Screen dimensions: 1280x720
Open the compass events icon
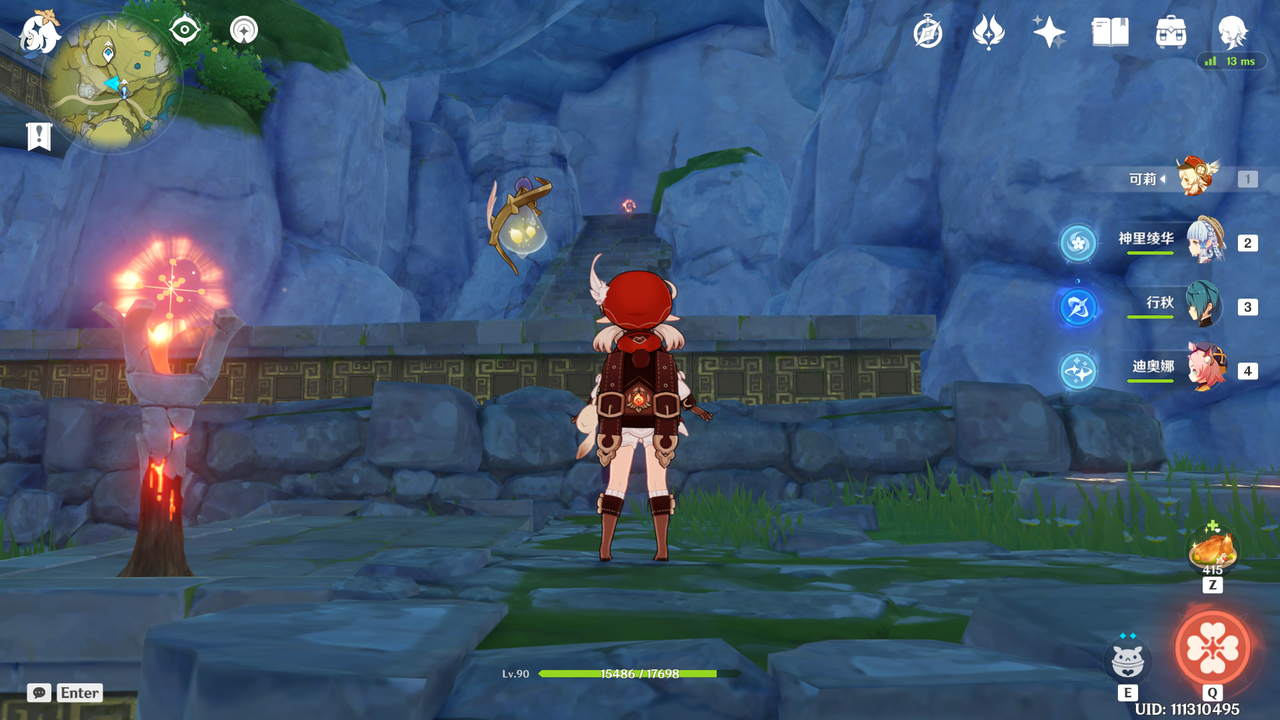928,33
